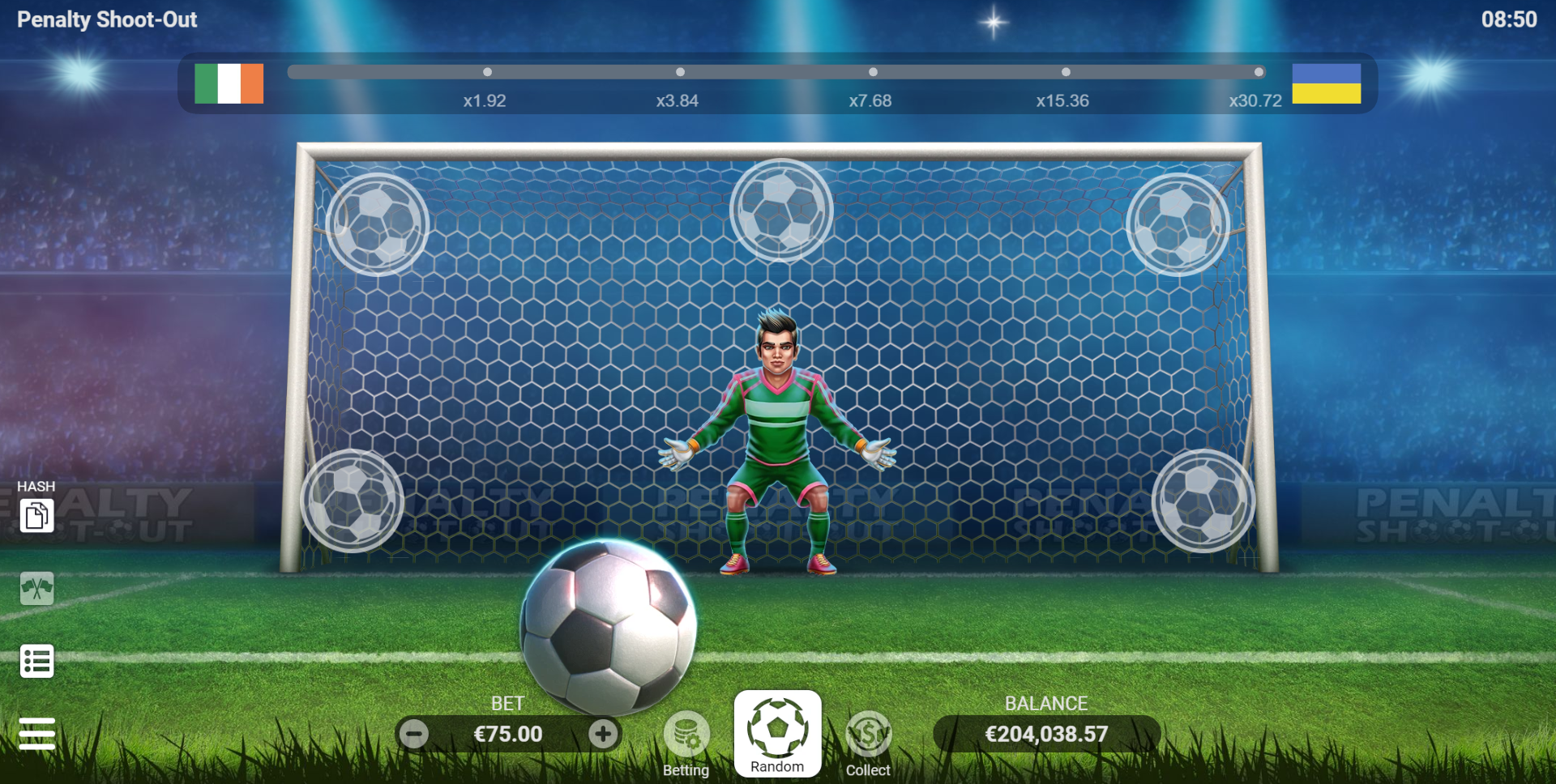Increase bet with the plus button
This screenshot has height=784, width=1556.
pos(603,734)
